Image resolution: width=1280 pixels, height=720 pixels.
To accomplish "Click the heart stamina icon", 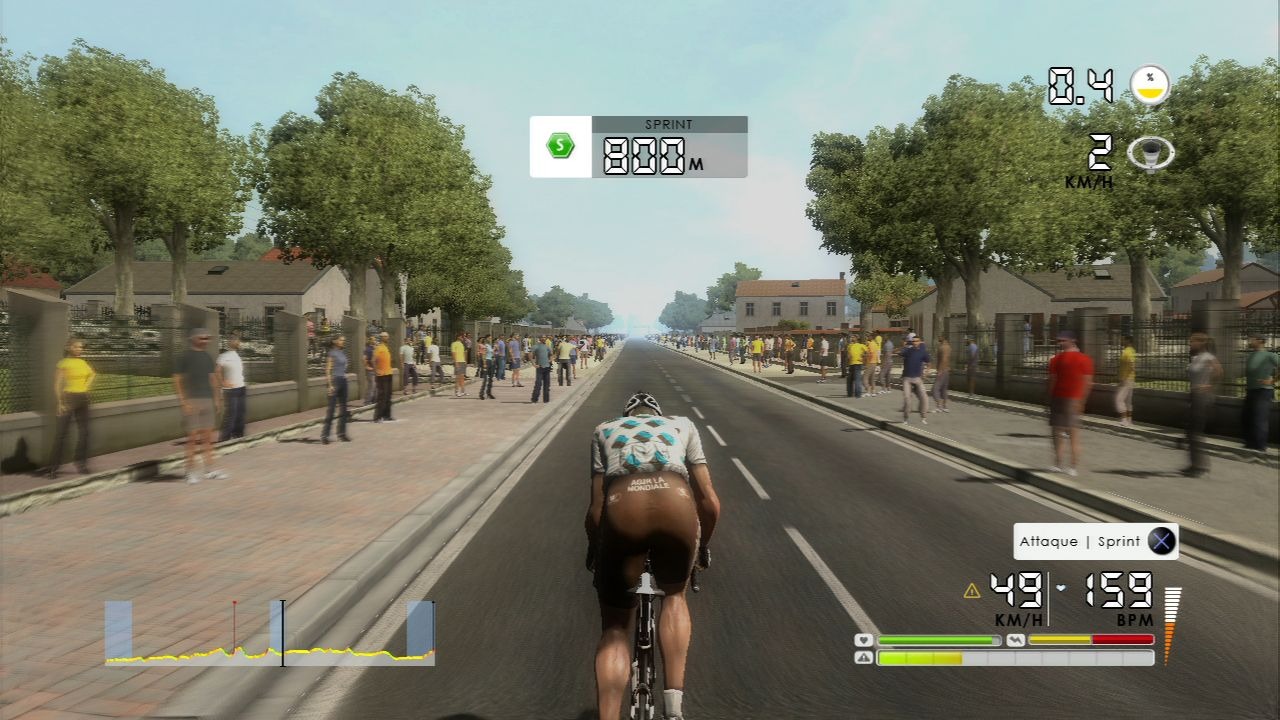I will [863, 640].
